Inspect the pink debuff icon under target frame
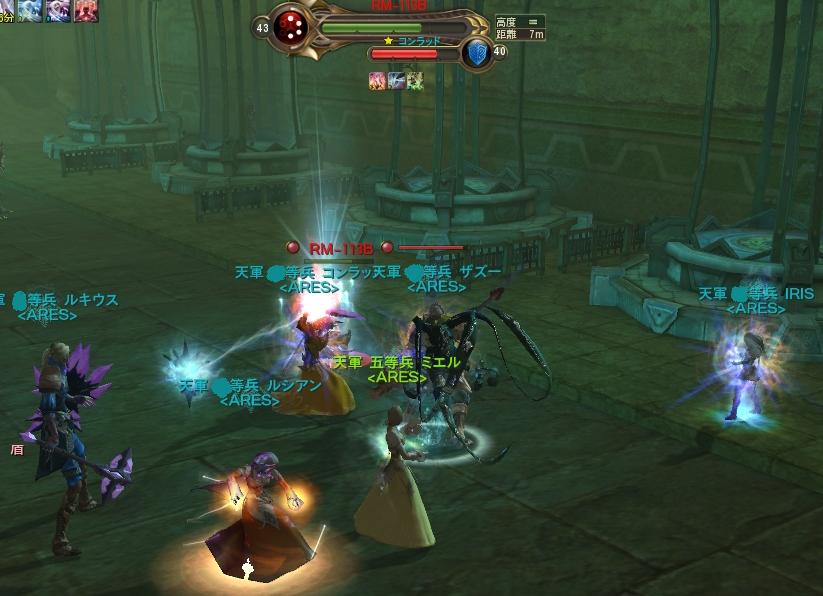 pyautogui.click(x=378, y=81)
